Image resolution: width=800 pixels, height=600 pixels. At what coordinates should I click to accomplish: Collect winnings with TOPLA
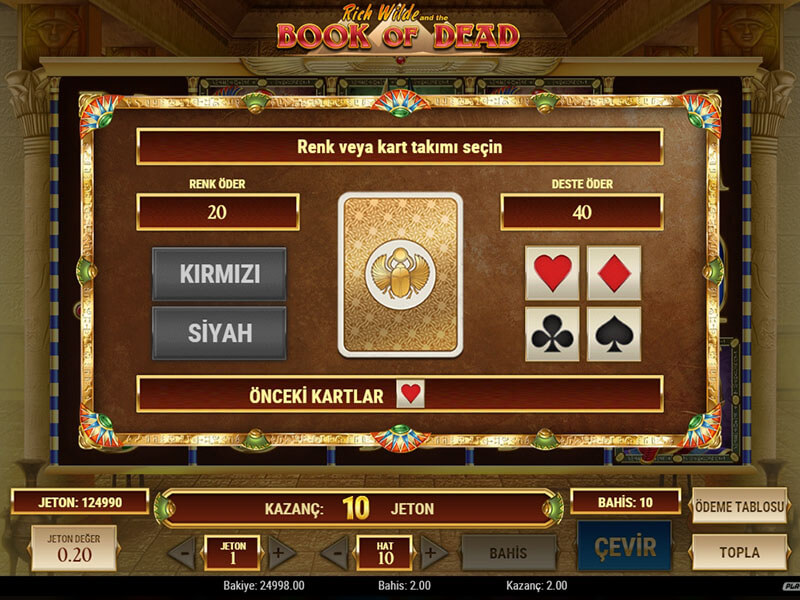[x=739, y=552]
